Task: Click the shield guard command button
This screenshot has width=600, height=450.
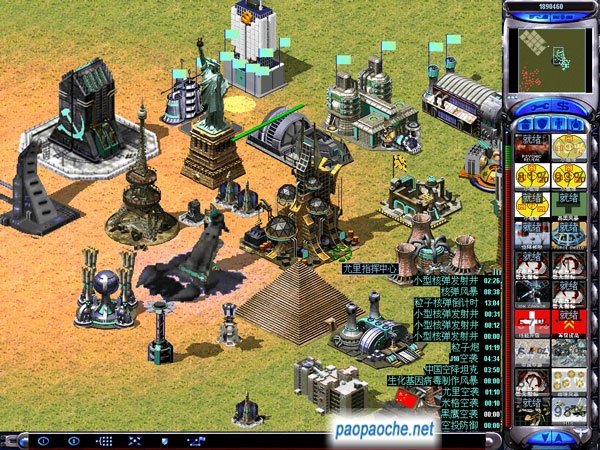Action: tap(164, 440)
